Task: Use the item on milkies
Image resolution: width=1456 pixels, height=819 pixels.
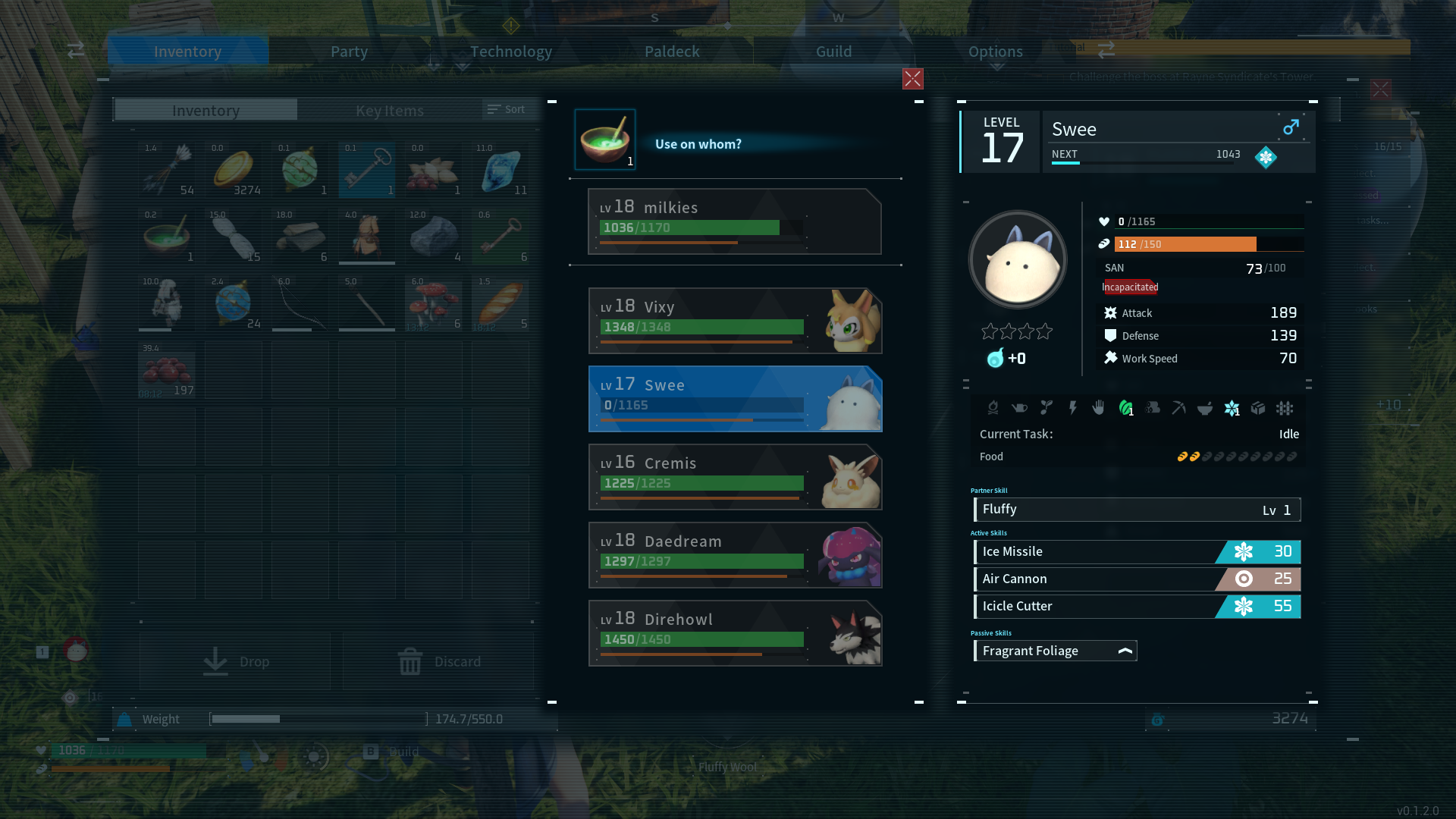Action: point(734,221)
